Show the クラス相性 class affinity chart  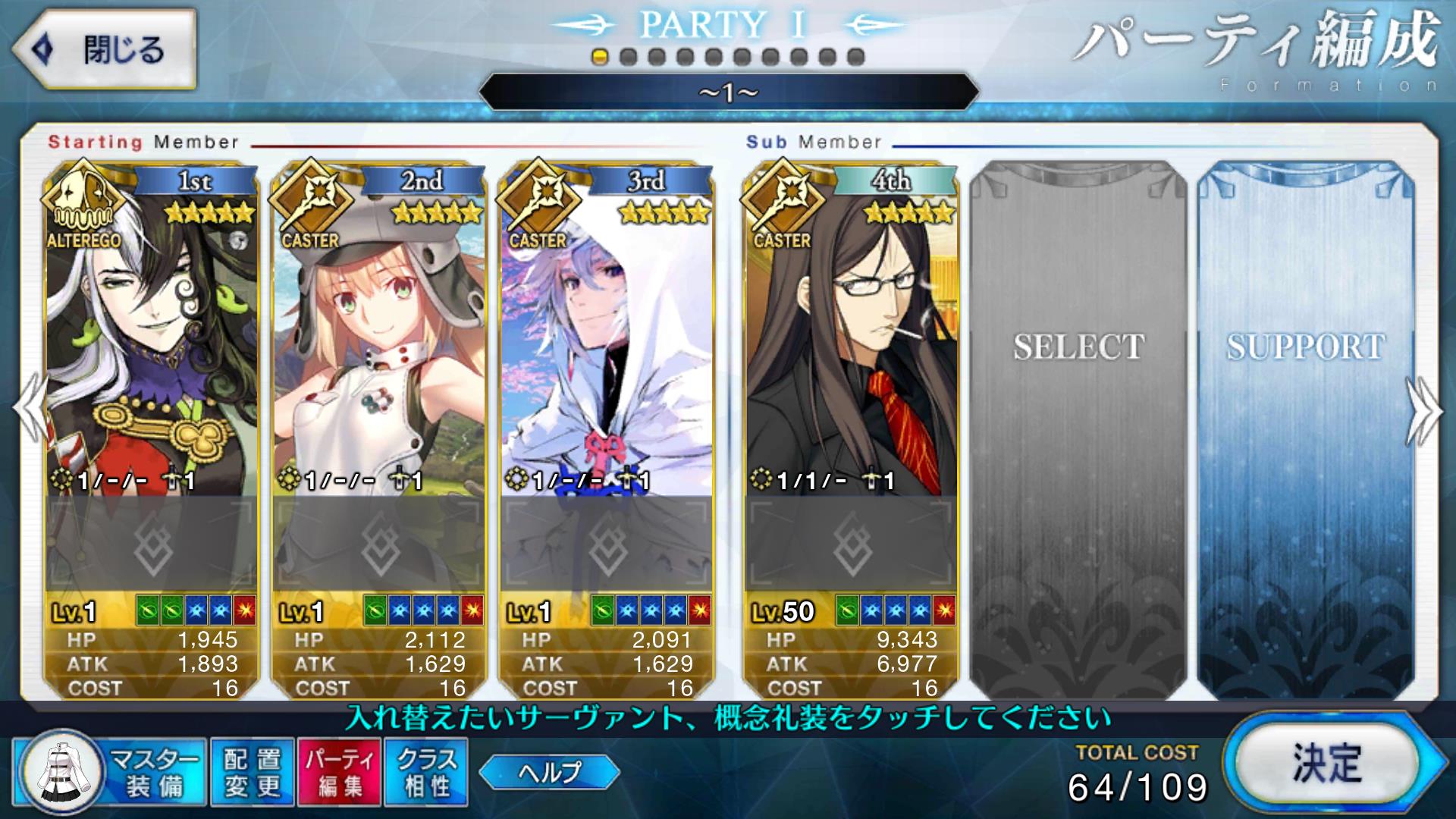point(426,772)
